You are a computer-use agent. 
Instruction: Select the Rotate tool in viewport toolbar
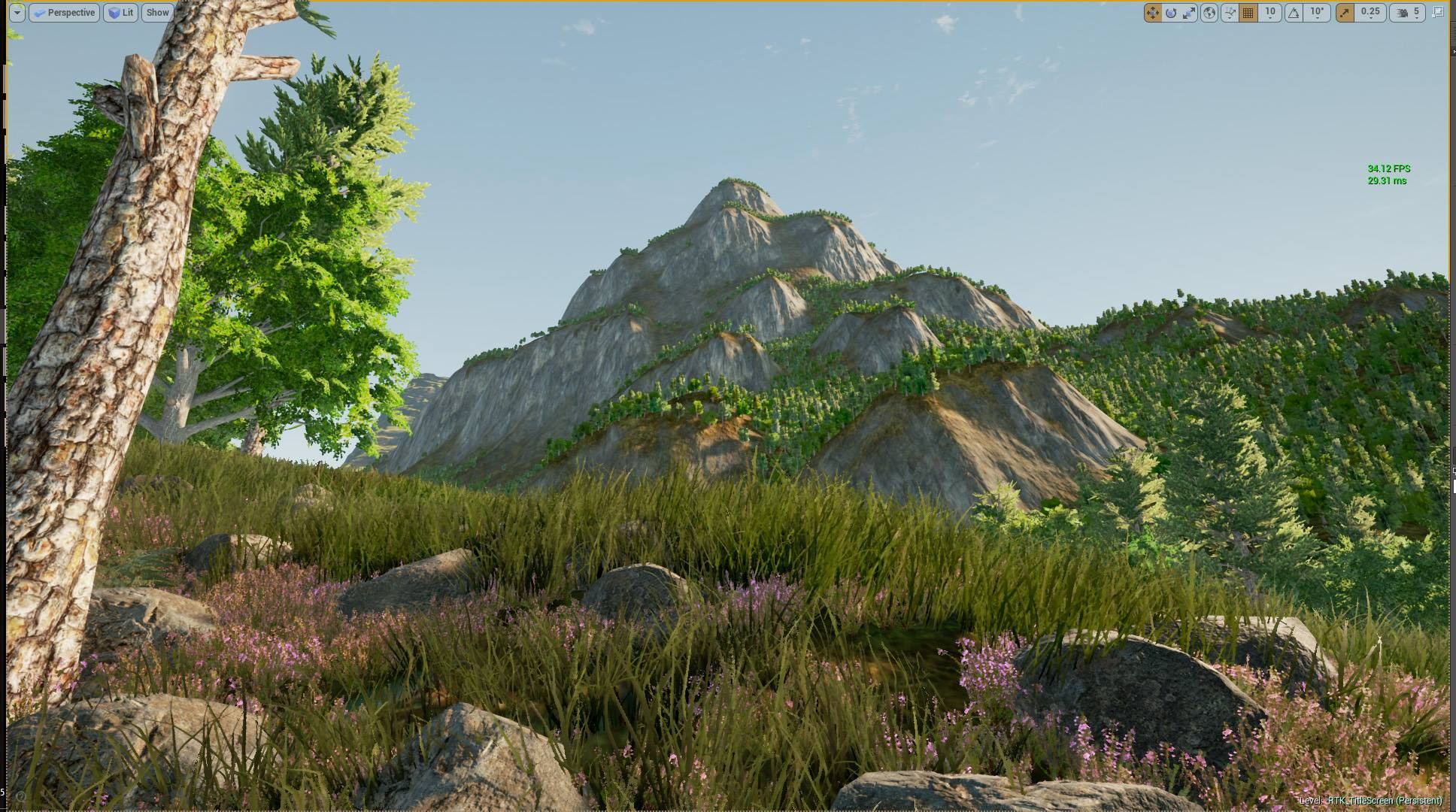tap(1172, 12)
